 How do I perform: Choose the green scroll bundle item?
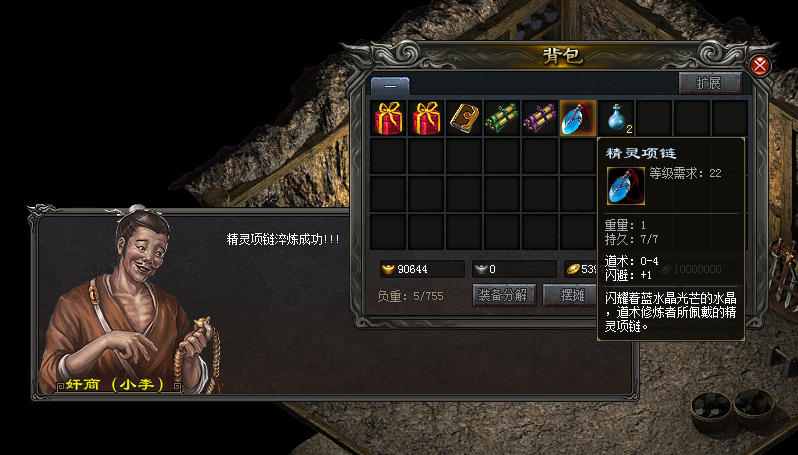pyautogui.click(x=502, y=118)
